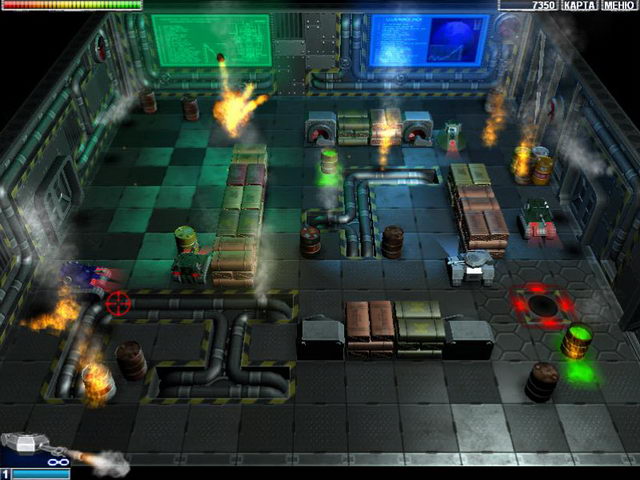The image size is (640, 480).
Task: Open the КАРТА map screen
Action: pos(580,6)
